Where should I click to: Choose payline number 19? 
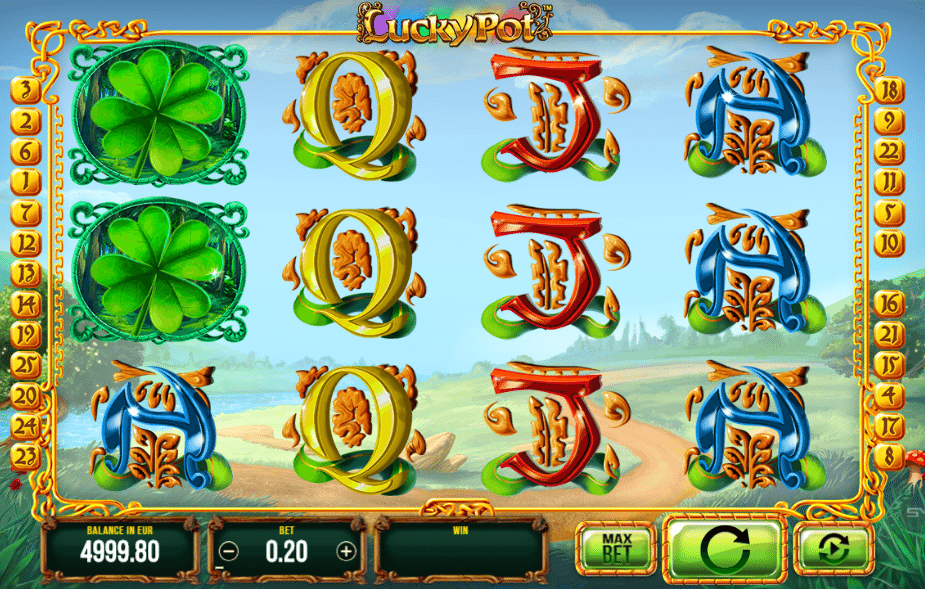26,334
